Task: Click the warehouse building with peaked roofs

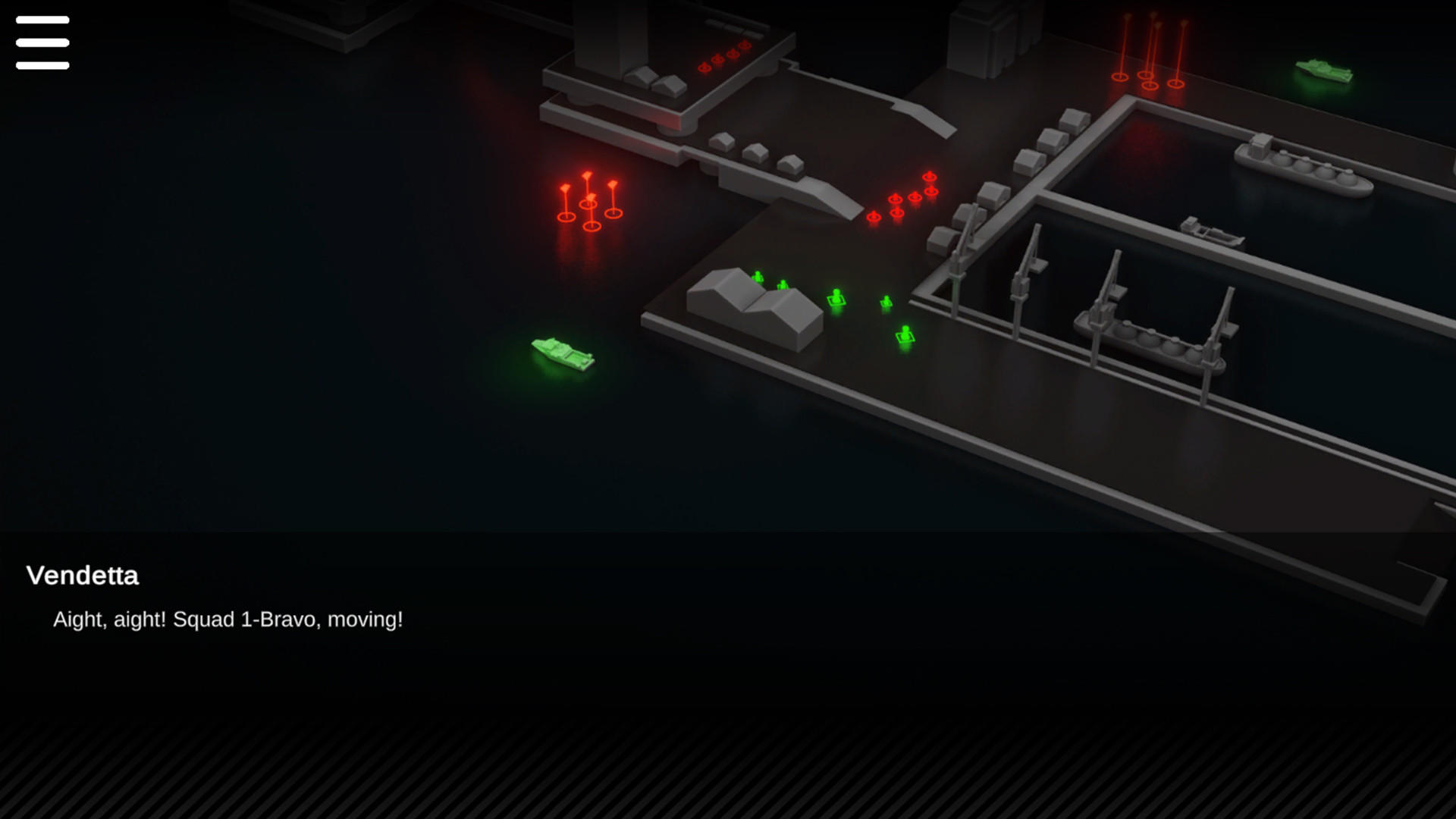Action: pos(751,303)
